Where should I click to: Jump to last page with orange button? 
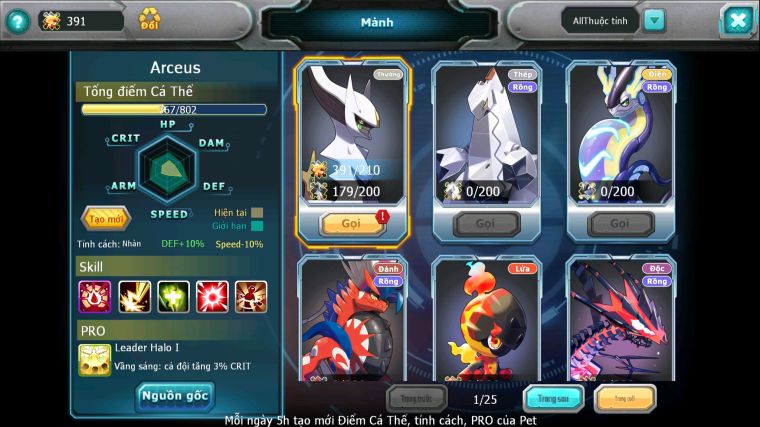625,399
